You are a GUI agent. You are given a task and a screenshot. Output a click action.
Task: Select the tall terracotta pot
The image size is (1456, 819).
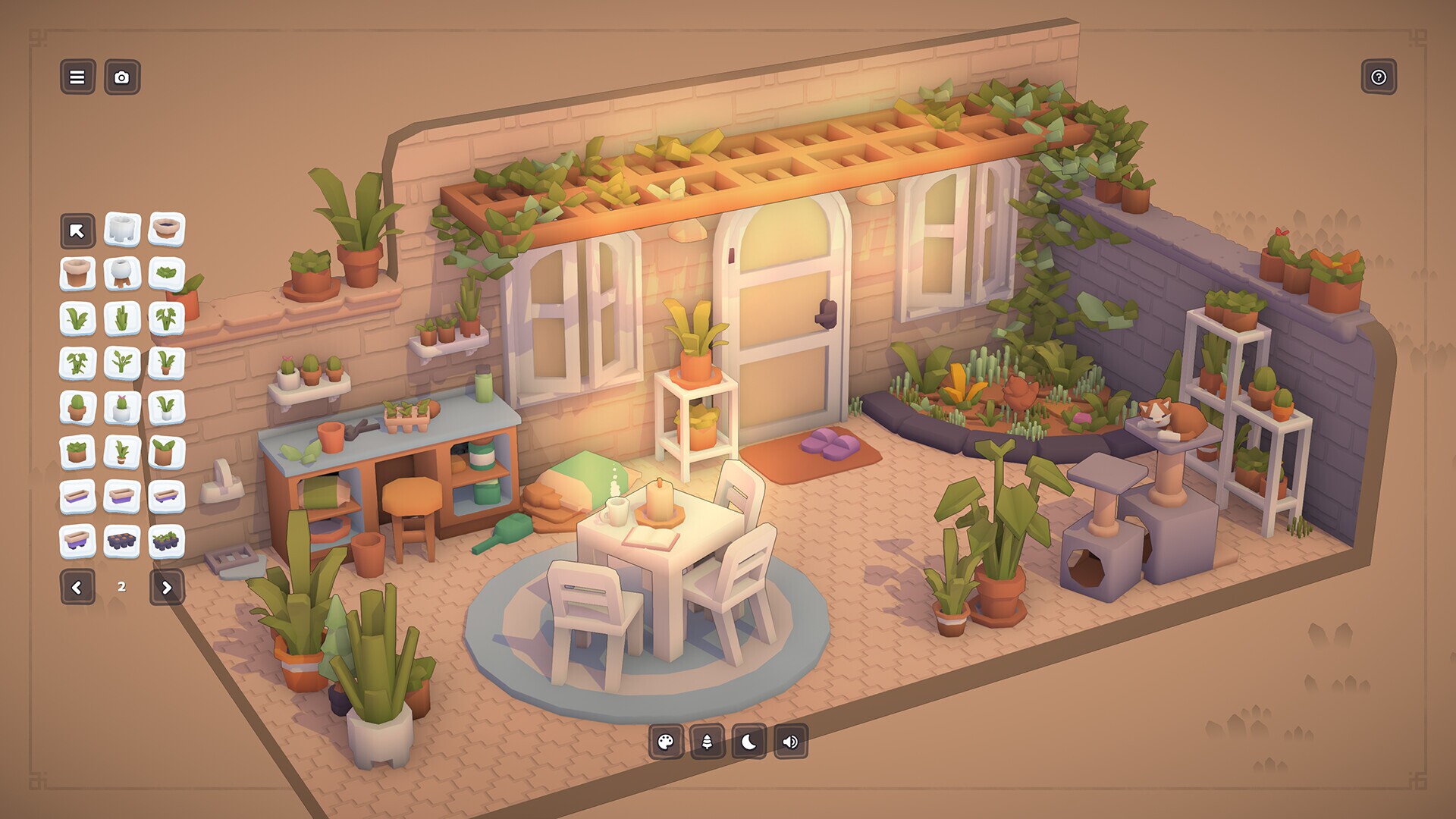pos(77,273)
